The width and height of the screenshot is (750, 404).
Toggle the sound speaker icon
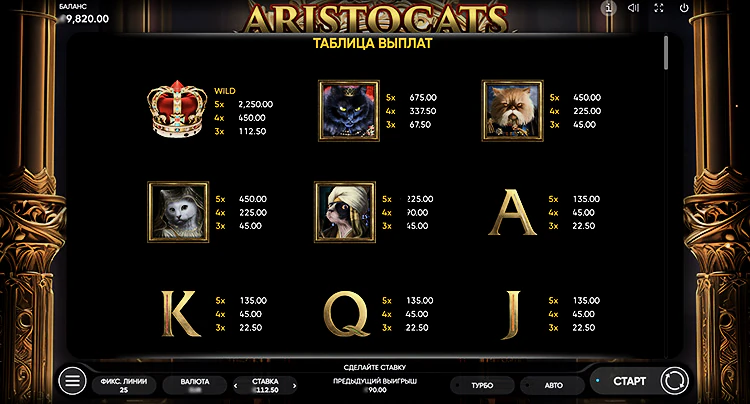tap(633, 8)
